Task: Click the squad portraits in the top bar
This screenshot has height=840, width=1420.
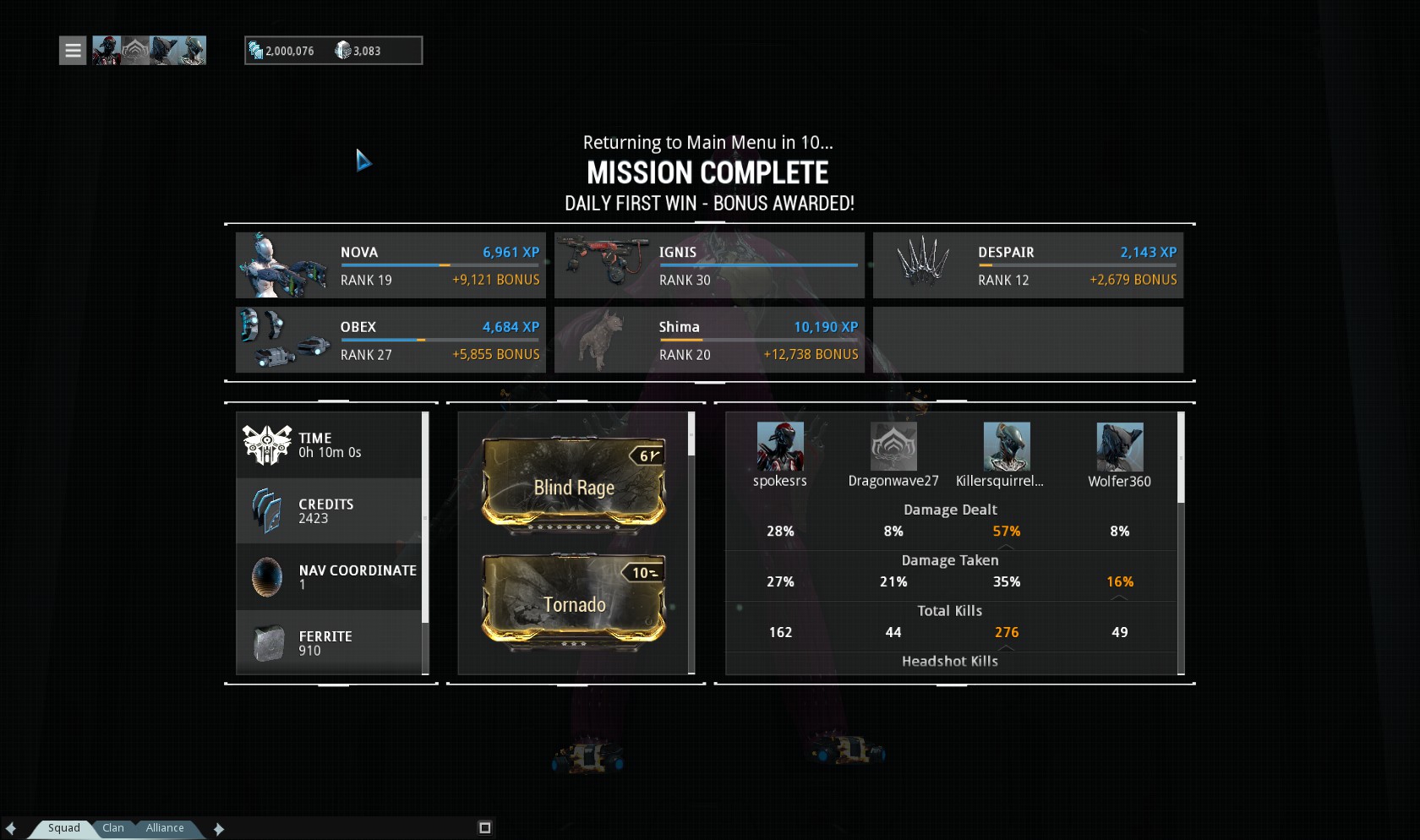Action: [x=149, y=51]
